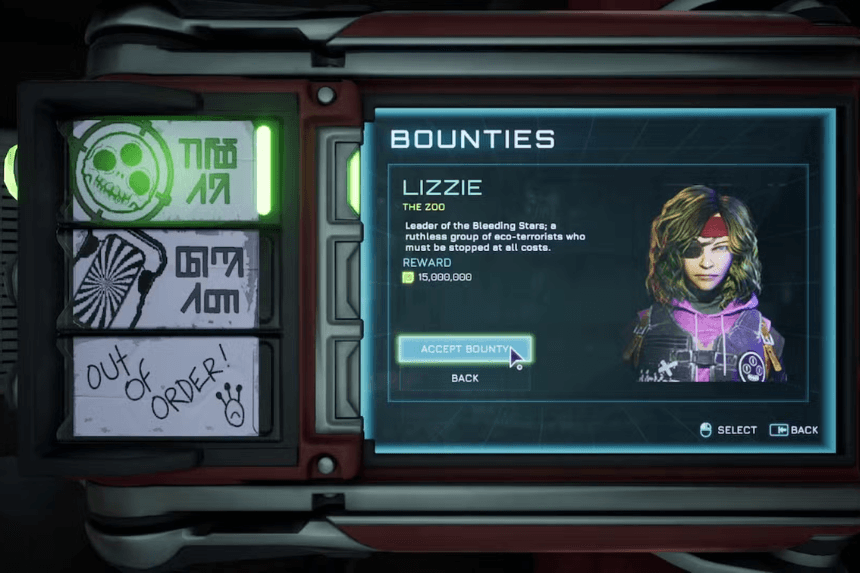The image size is (860, 573).
Task: Choose Back below Accept Bounty
Action: [x=464, y=378]
